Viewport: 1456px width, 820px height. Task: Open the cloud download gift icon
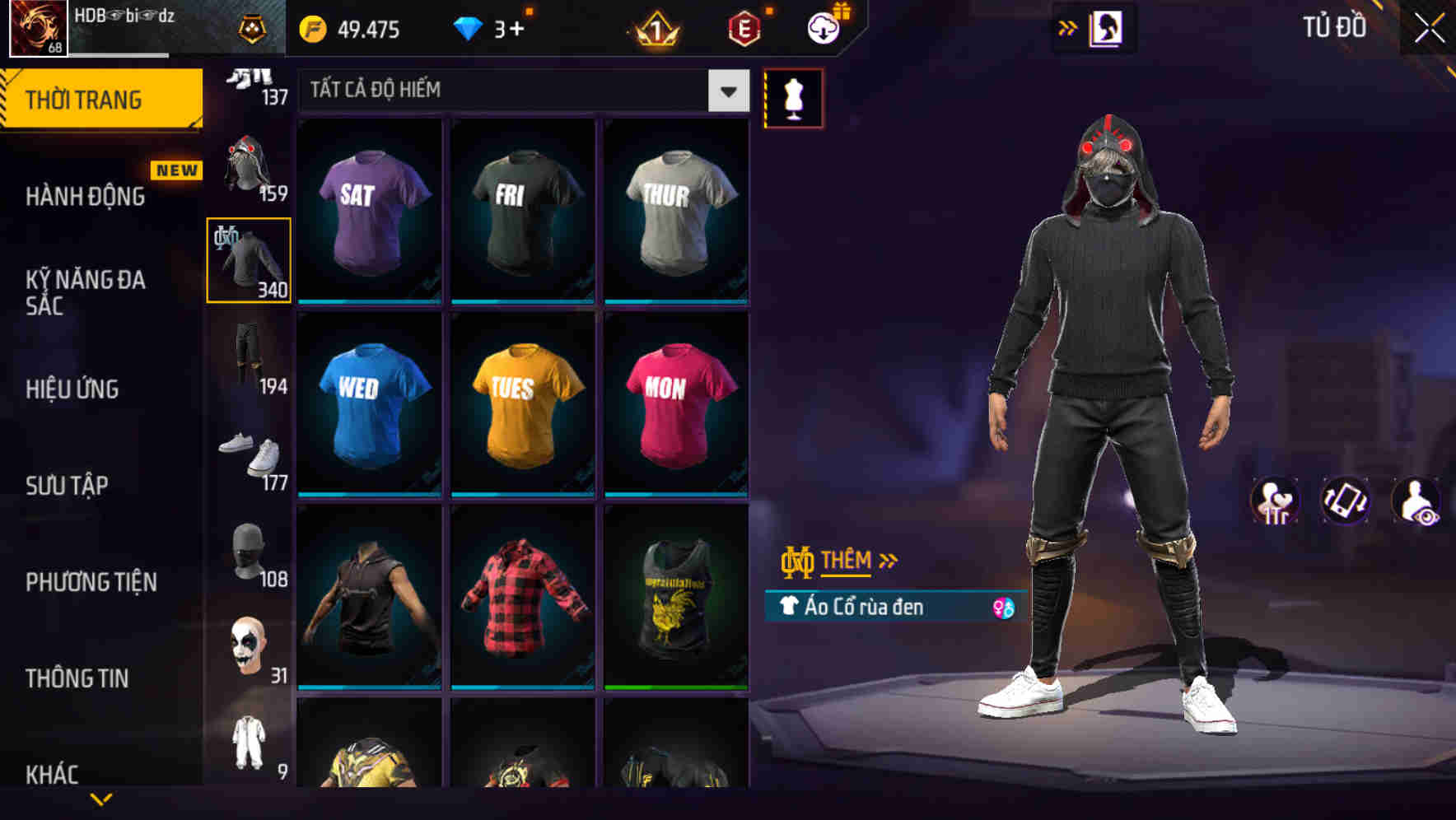click(824, 28)
